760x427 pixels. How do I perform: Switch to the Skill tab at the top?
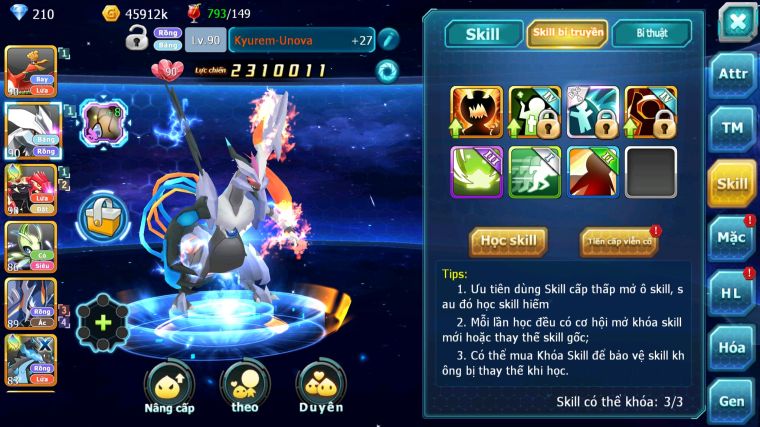click(482, 34)
